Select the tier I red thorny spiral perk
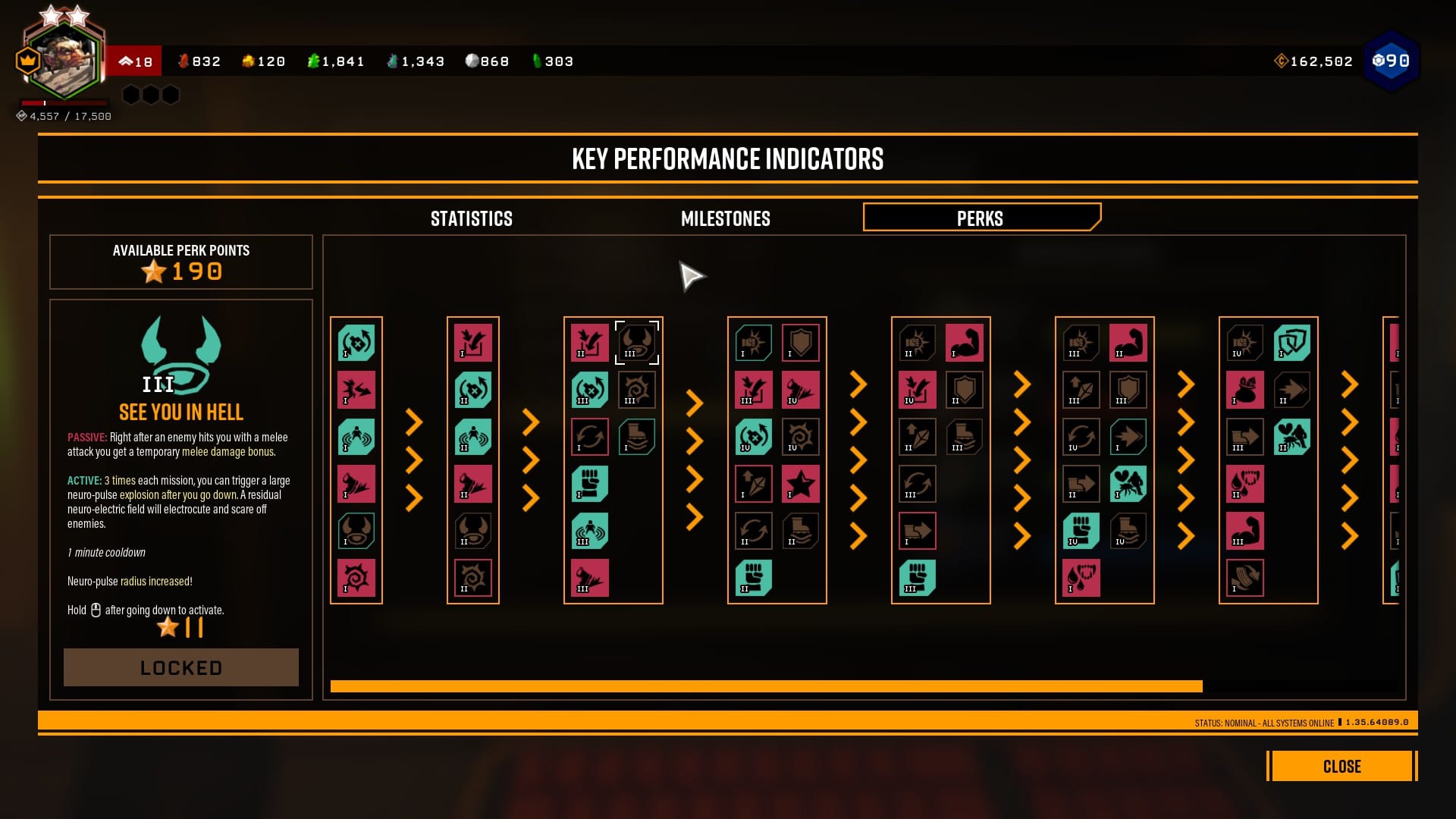 coord(356,578)
